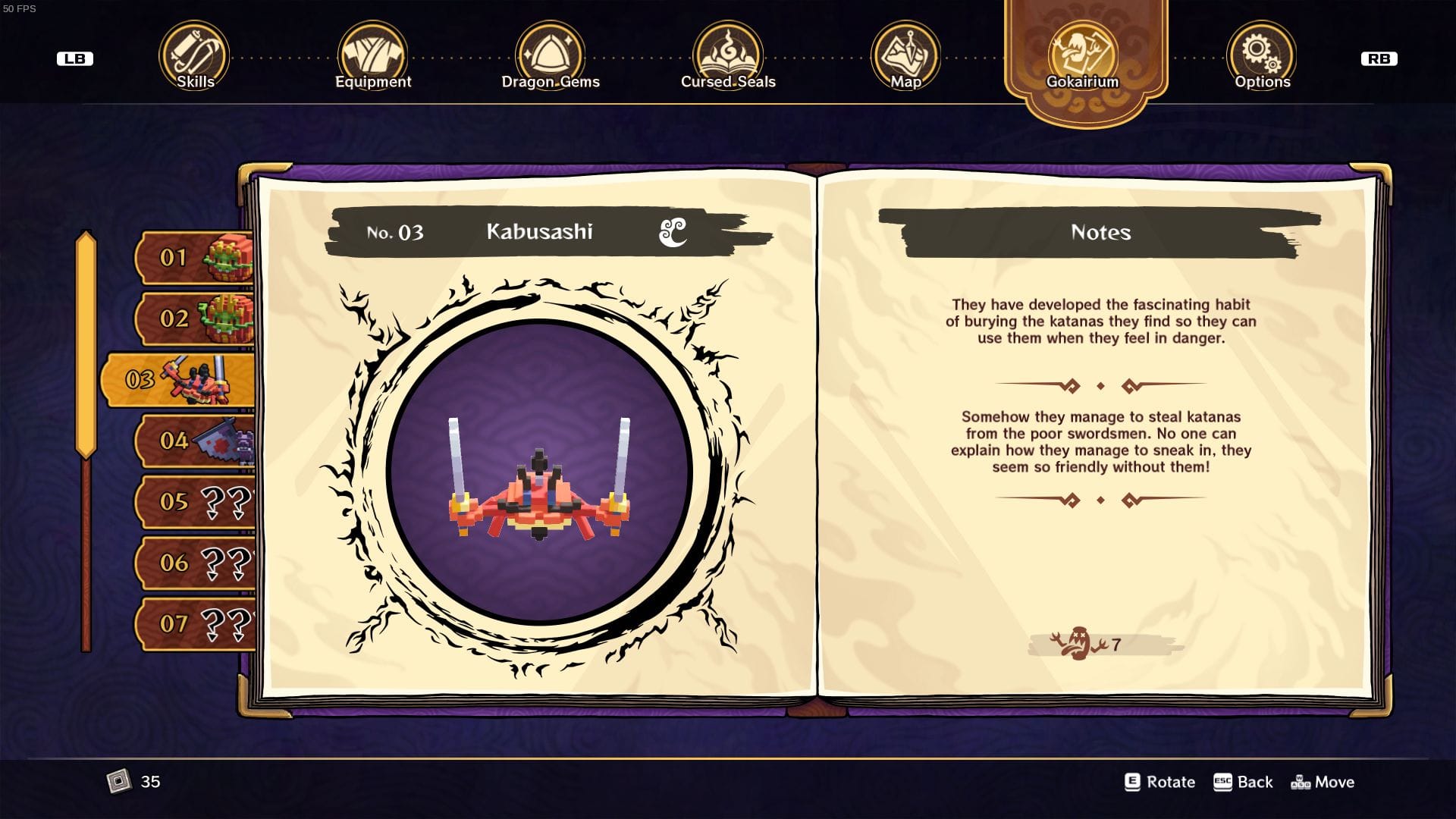
Task: Choose unknown entry 06
Action: pos(196,563)
